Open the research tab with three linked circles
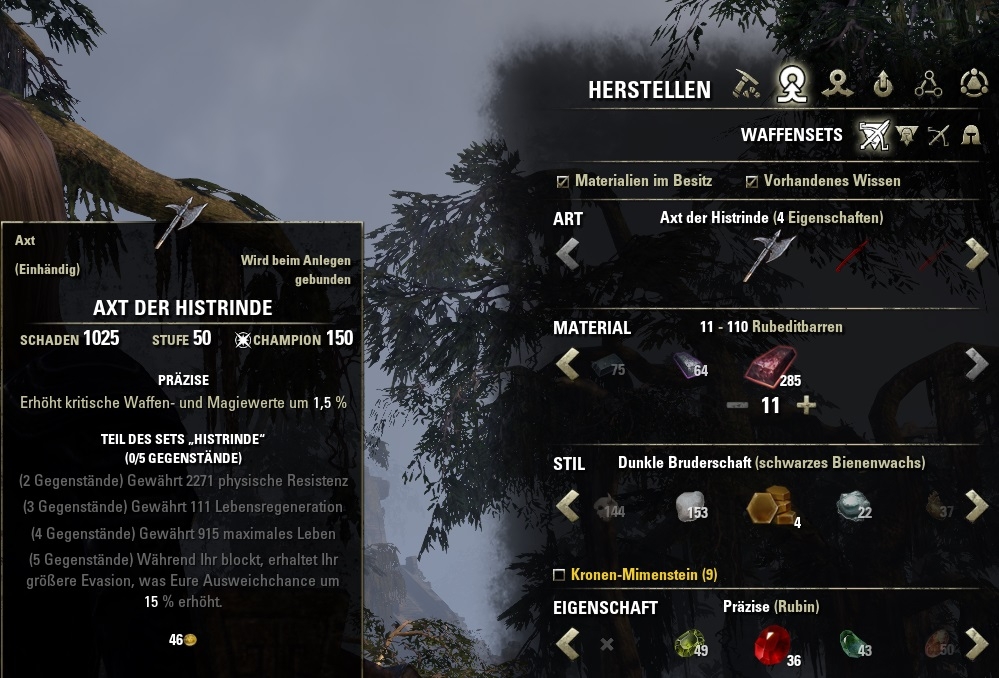This screenshot has width=999, height=678. pyautogui.click(x=928, y=86)
